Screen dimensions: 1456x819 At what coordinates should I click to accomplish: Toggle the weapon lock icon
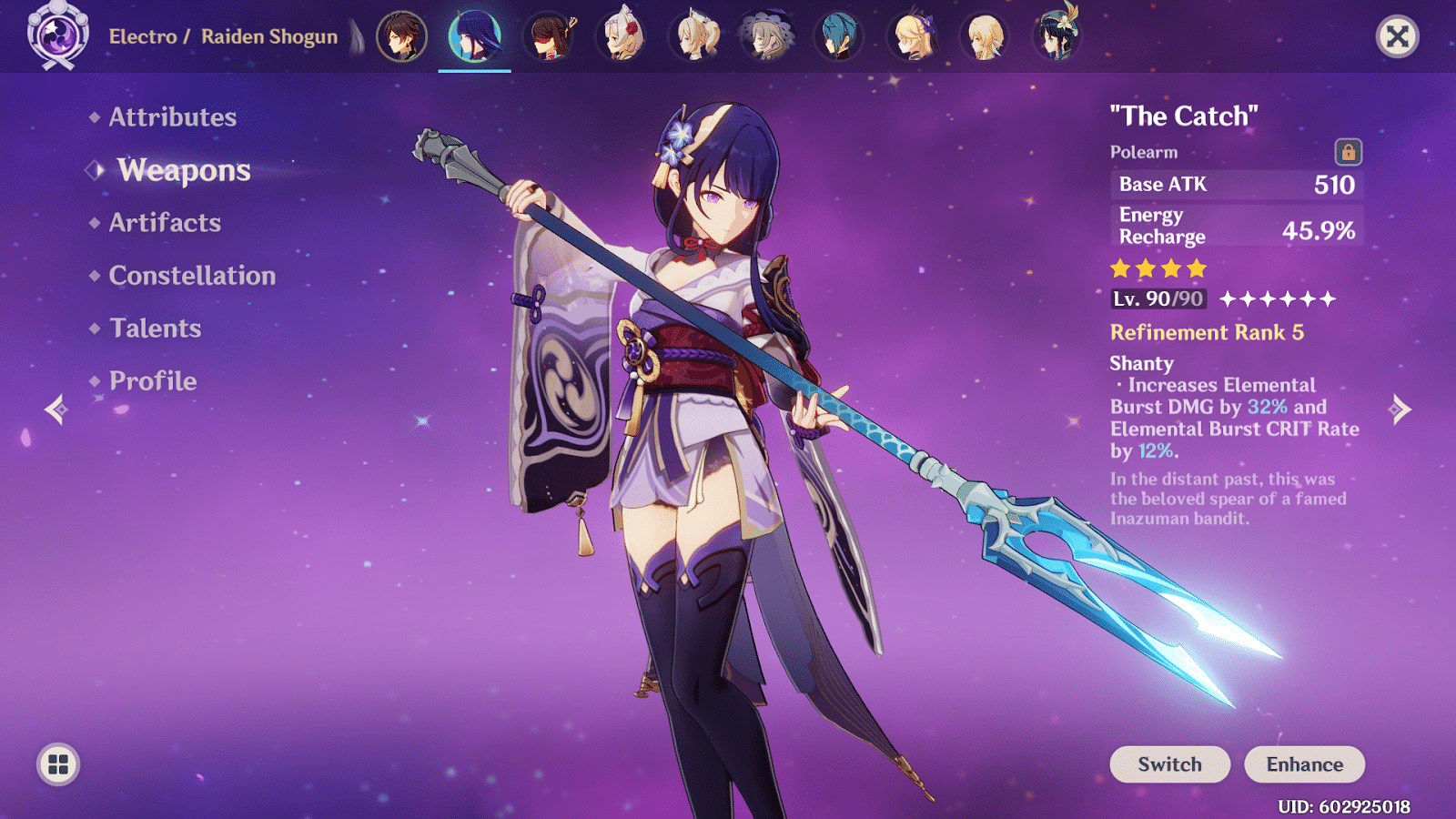click(1348, 152)
